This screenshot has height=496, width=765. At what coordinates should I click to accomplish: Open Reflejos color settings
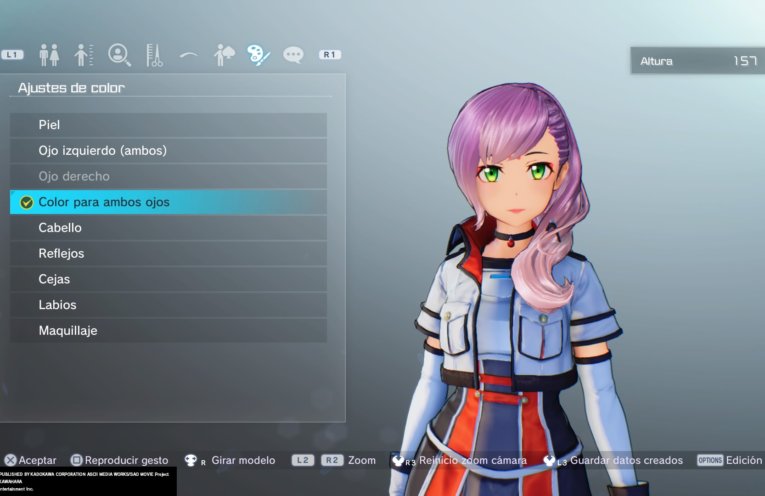168,254
